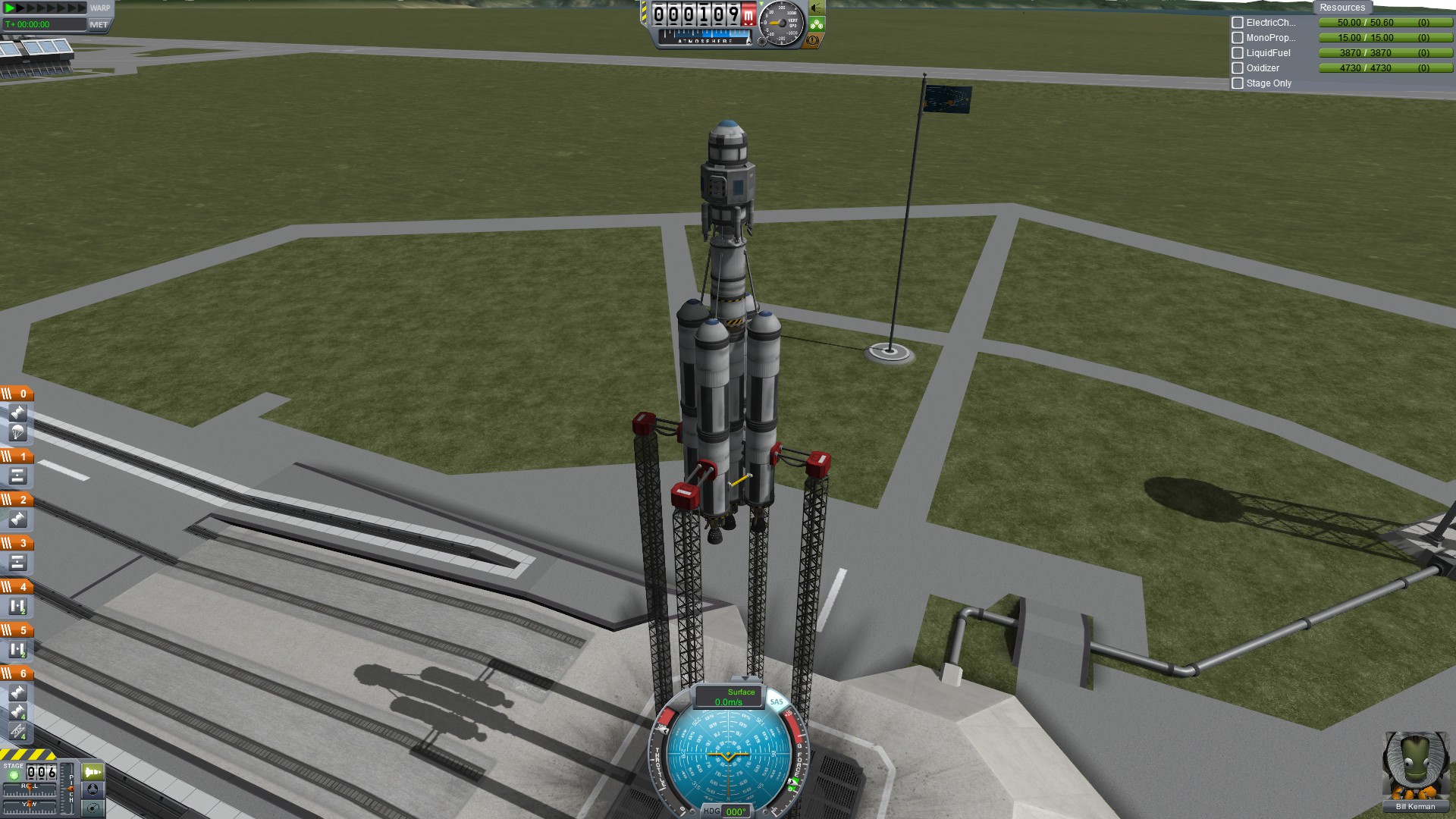Open the orbital map view button
1456x819 pixels.
click(x=93, y=808)
